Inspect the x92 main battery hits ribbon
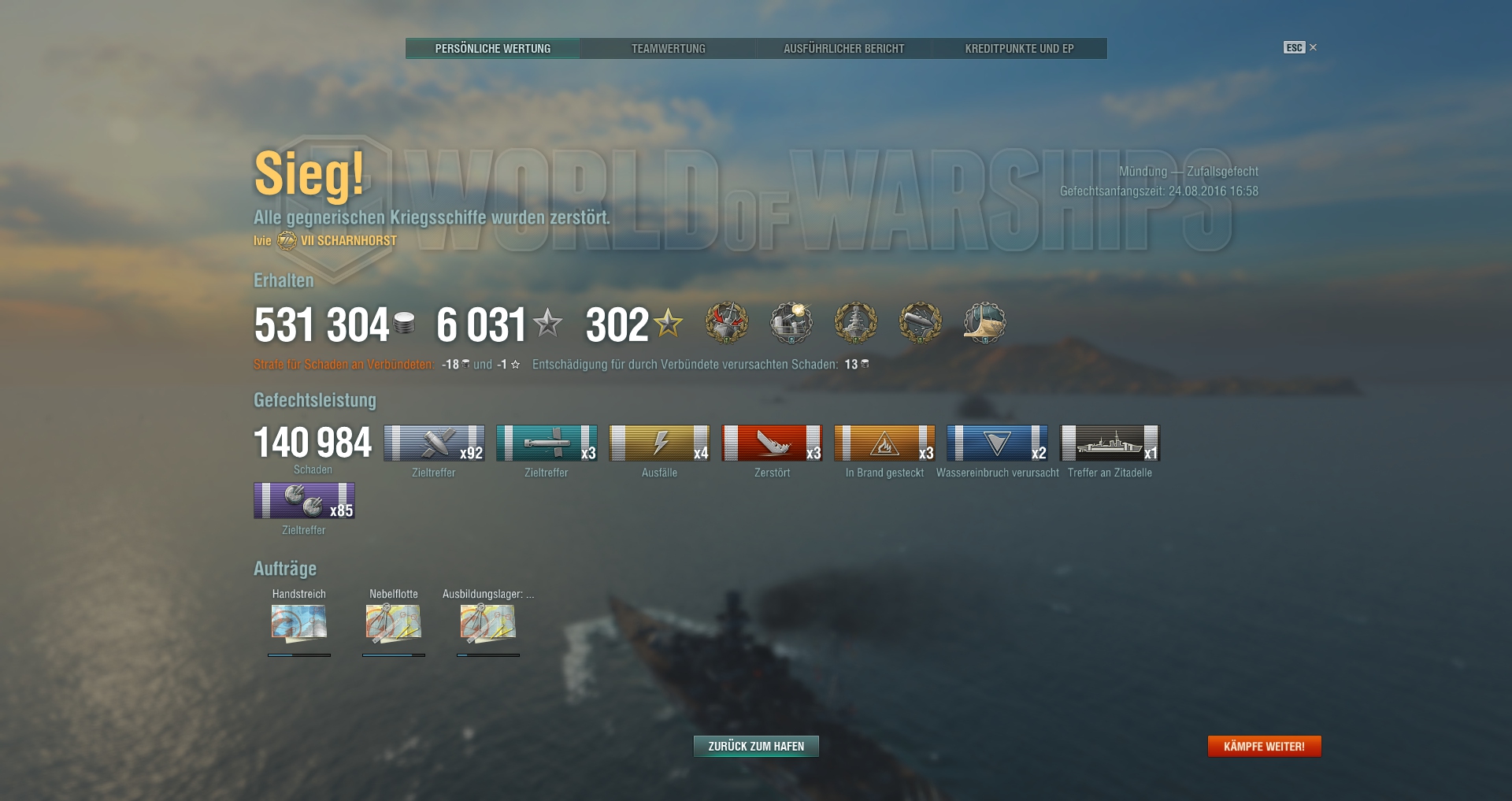This screenshot has height=801, width=1512. tap(434, 443)
